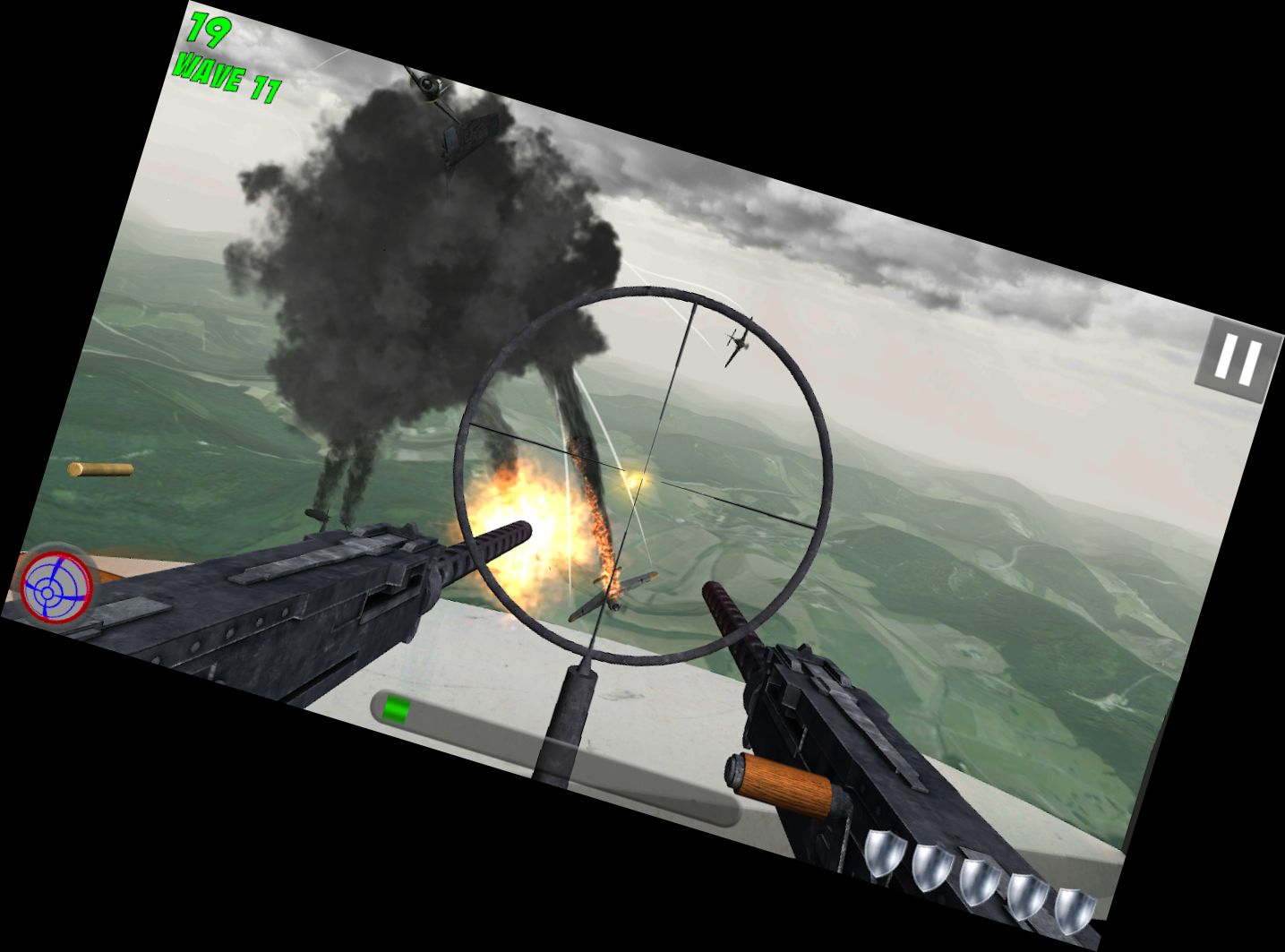
Task: Toggle the pause state of the game
Action: tap(1238, 355)
